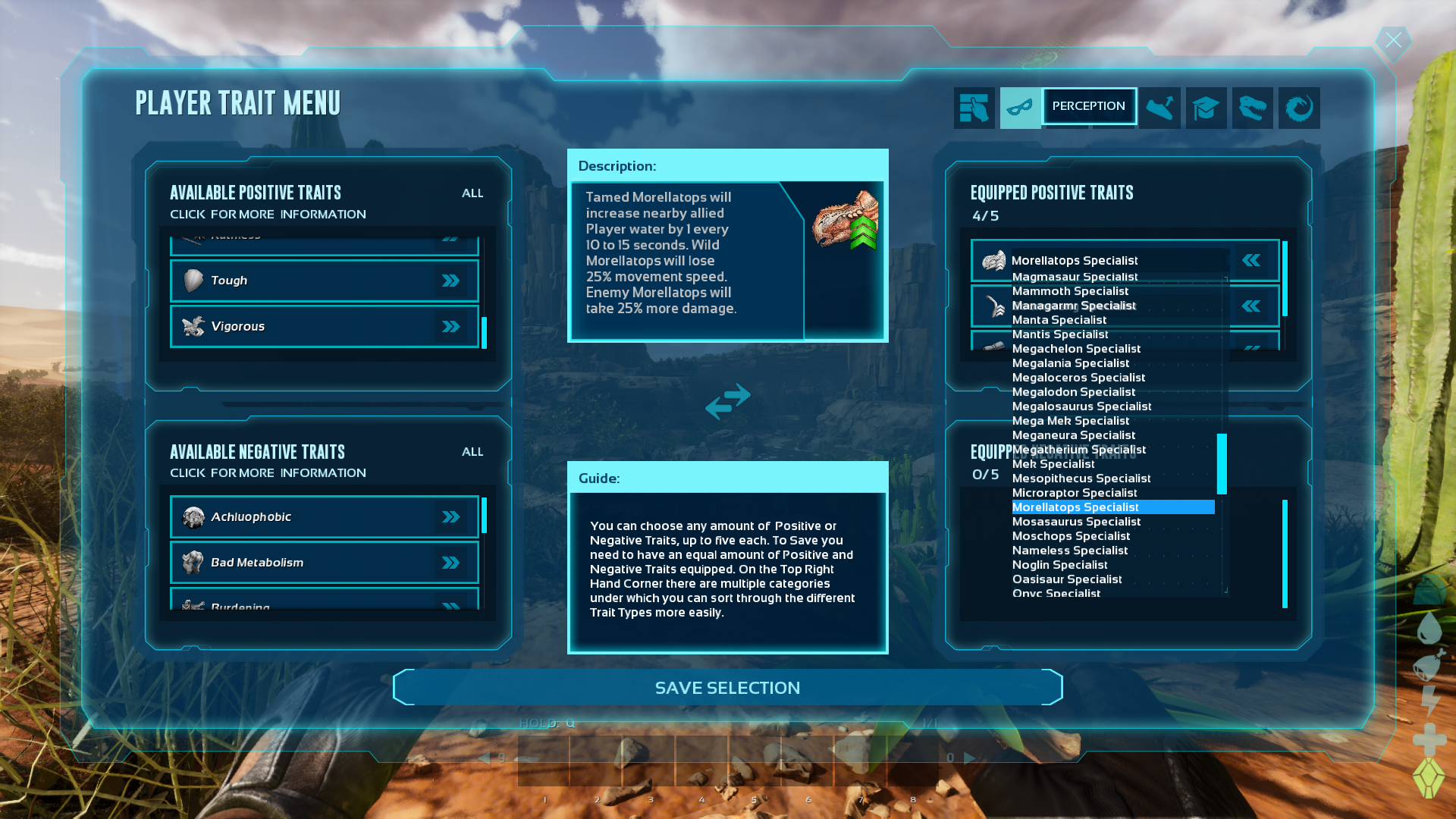1456x819 pixels.
Task: Open the running shoe trait category
Action: point(1160,108)
